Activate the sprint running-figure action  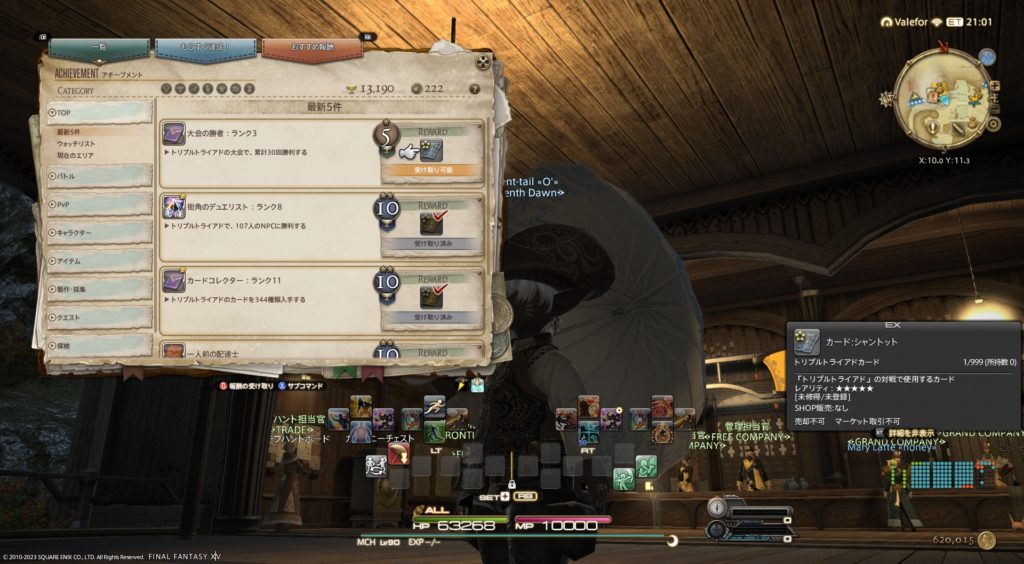434,407
